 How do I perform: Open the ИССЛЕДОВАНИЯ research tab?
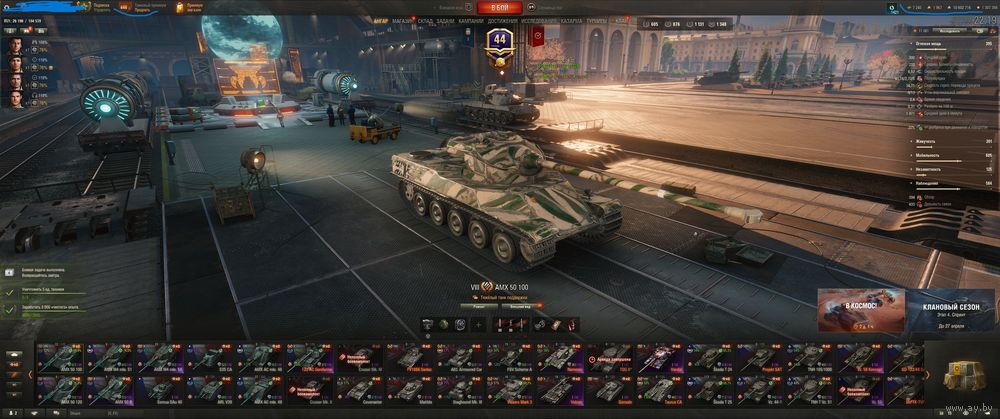pyautogui.click(x=539, y=20)
